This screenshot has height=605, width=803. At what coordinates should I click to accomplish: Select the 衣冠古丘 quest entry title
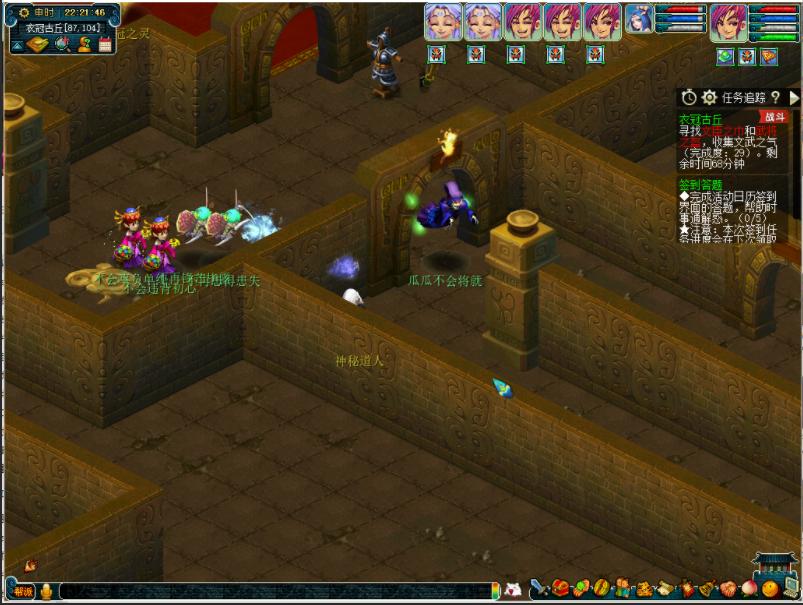[700, 118]
